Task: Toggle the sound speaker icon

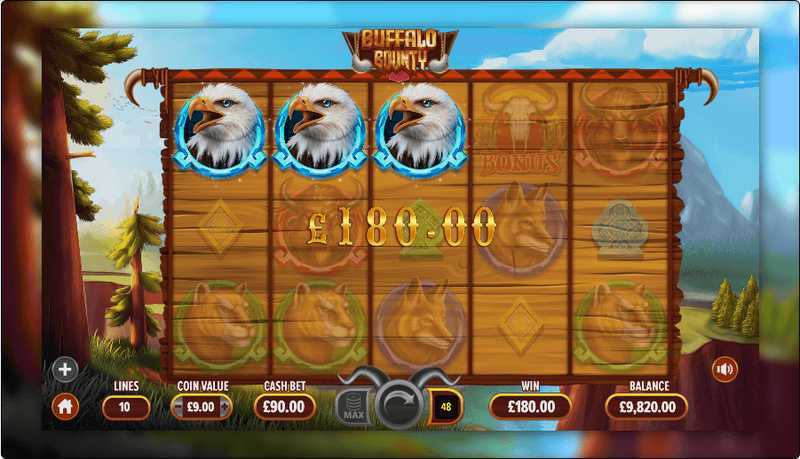Action: click(724, 370)
